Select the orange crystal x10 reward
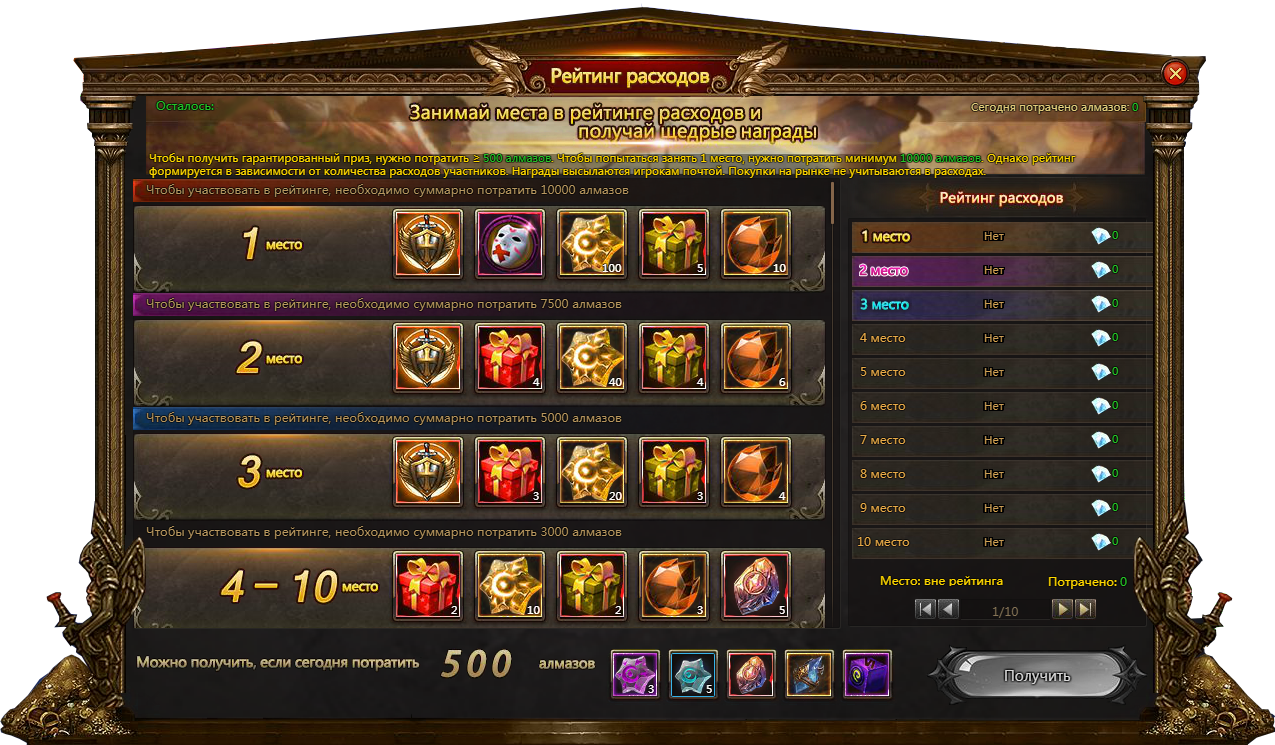 coord(756,243)
